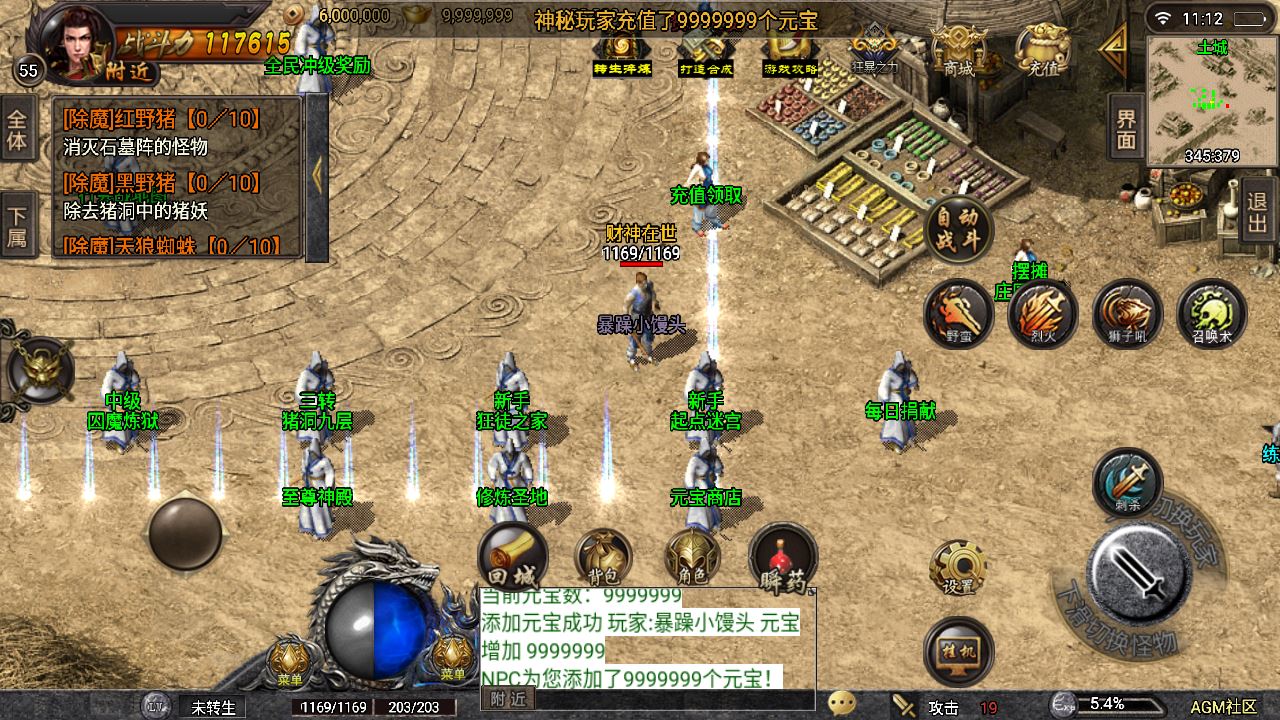The image size is (1280, 720).
Task: Open the 背包 backpack
Action: (x=602, y=557)
